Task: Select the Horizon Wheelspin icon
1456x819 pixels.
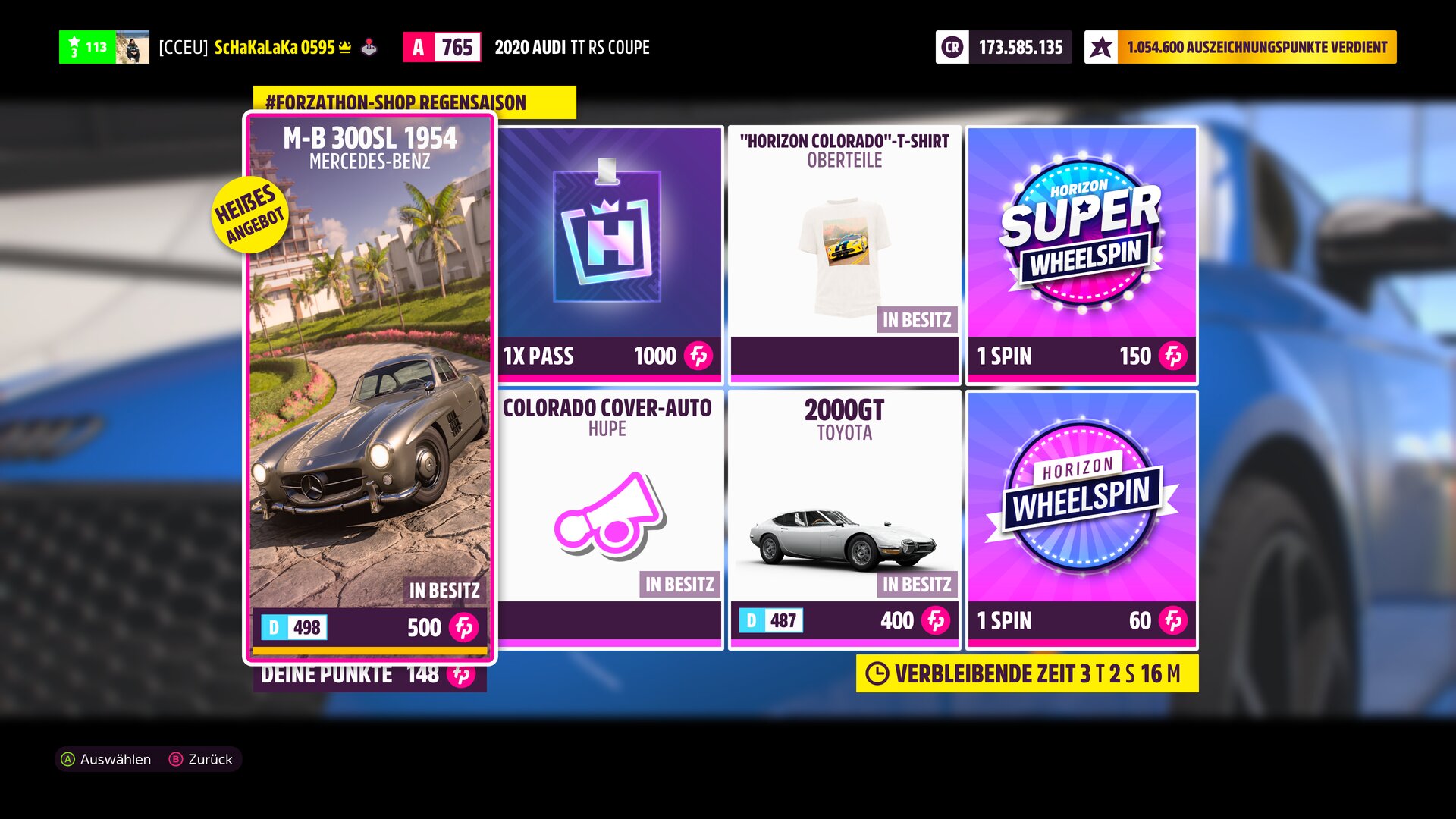Action: click(x=1081, y=497)
